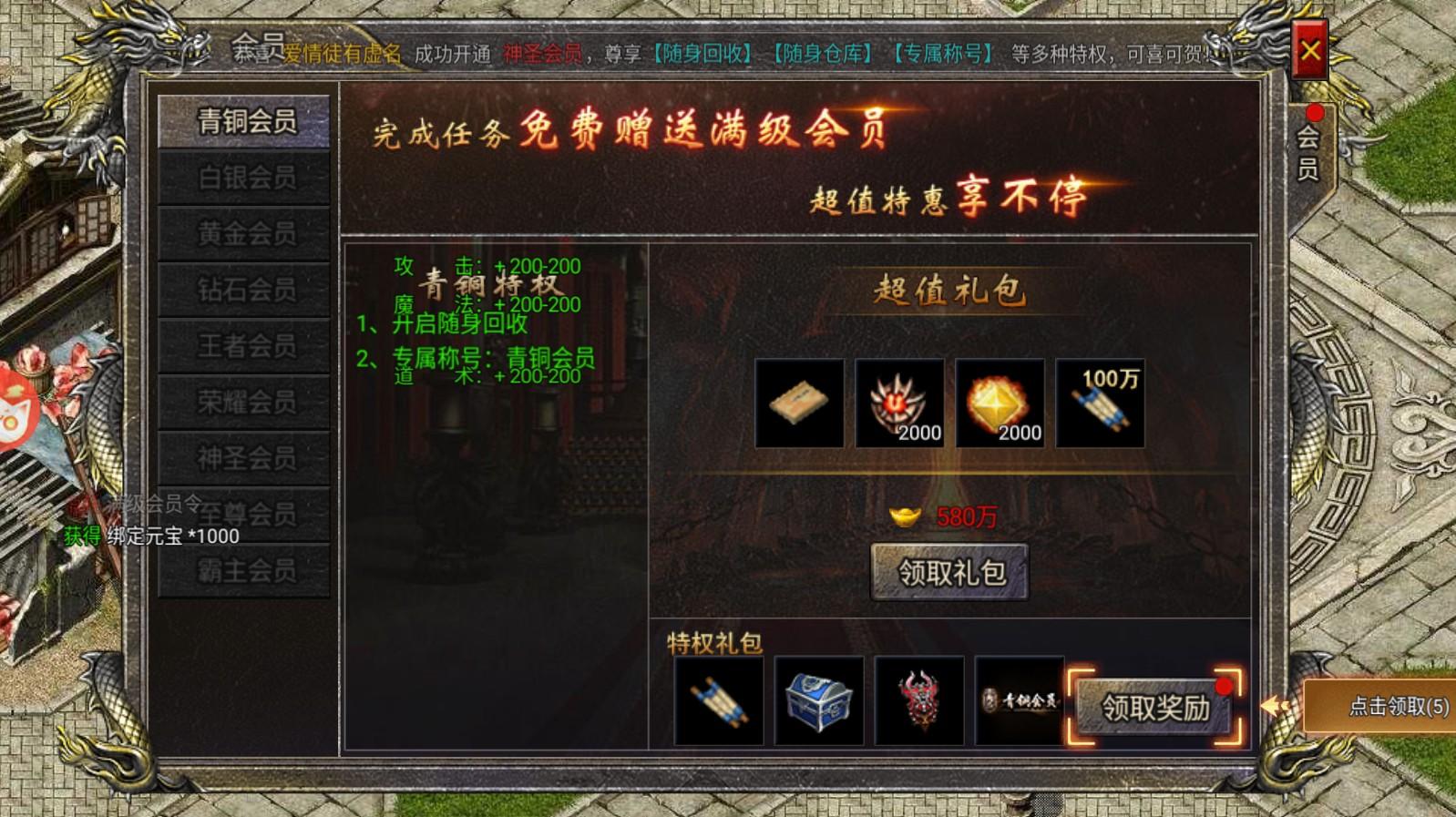Switch to the 黄金会员 tier
The image size is (1456, 817).
(242, 232)
